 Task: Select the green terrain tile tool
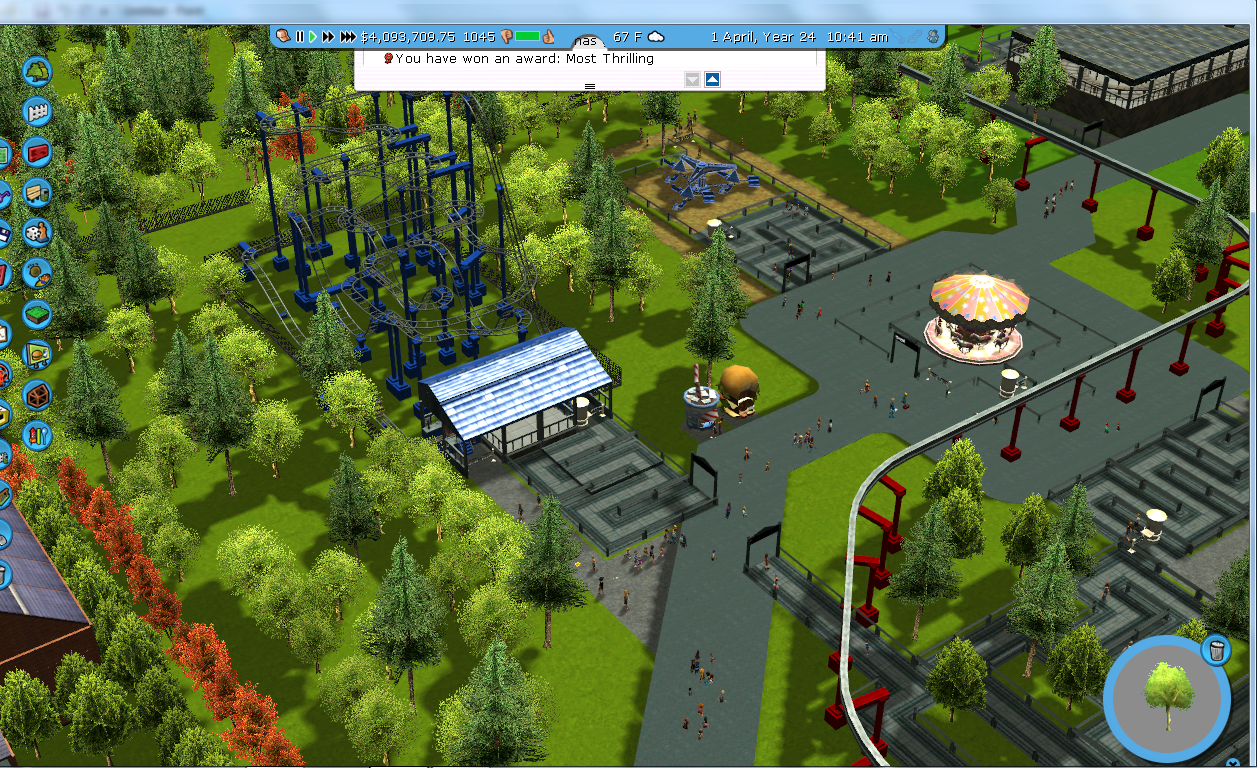[x=37, y=314]
